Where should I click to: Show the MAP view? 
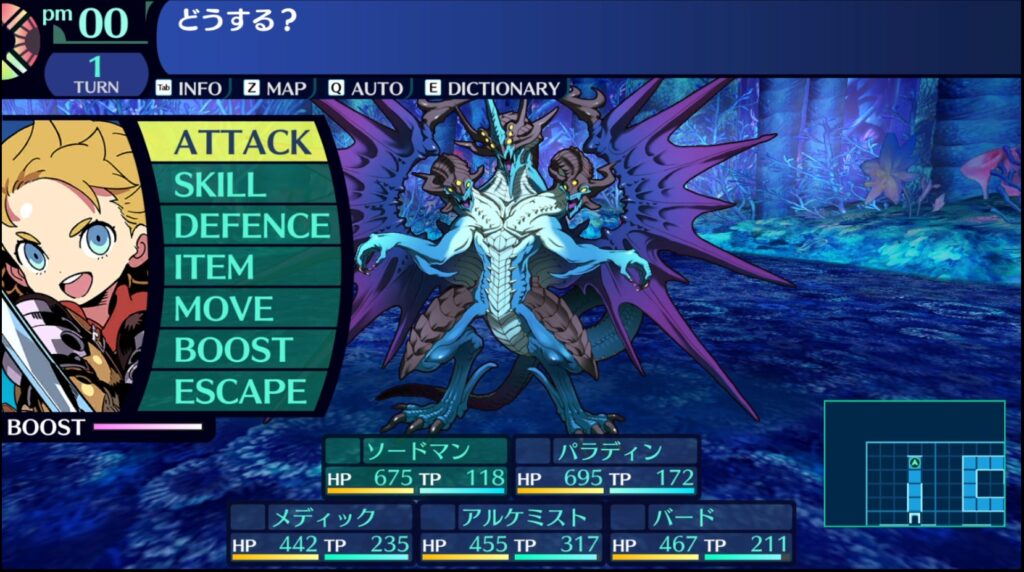click(276, 88)
